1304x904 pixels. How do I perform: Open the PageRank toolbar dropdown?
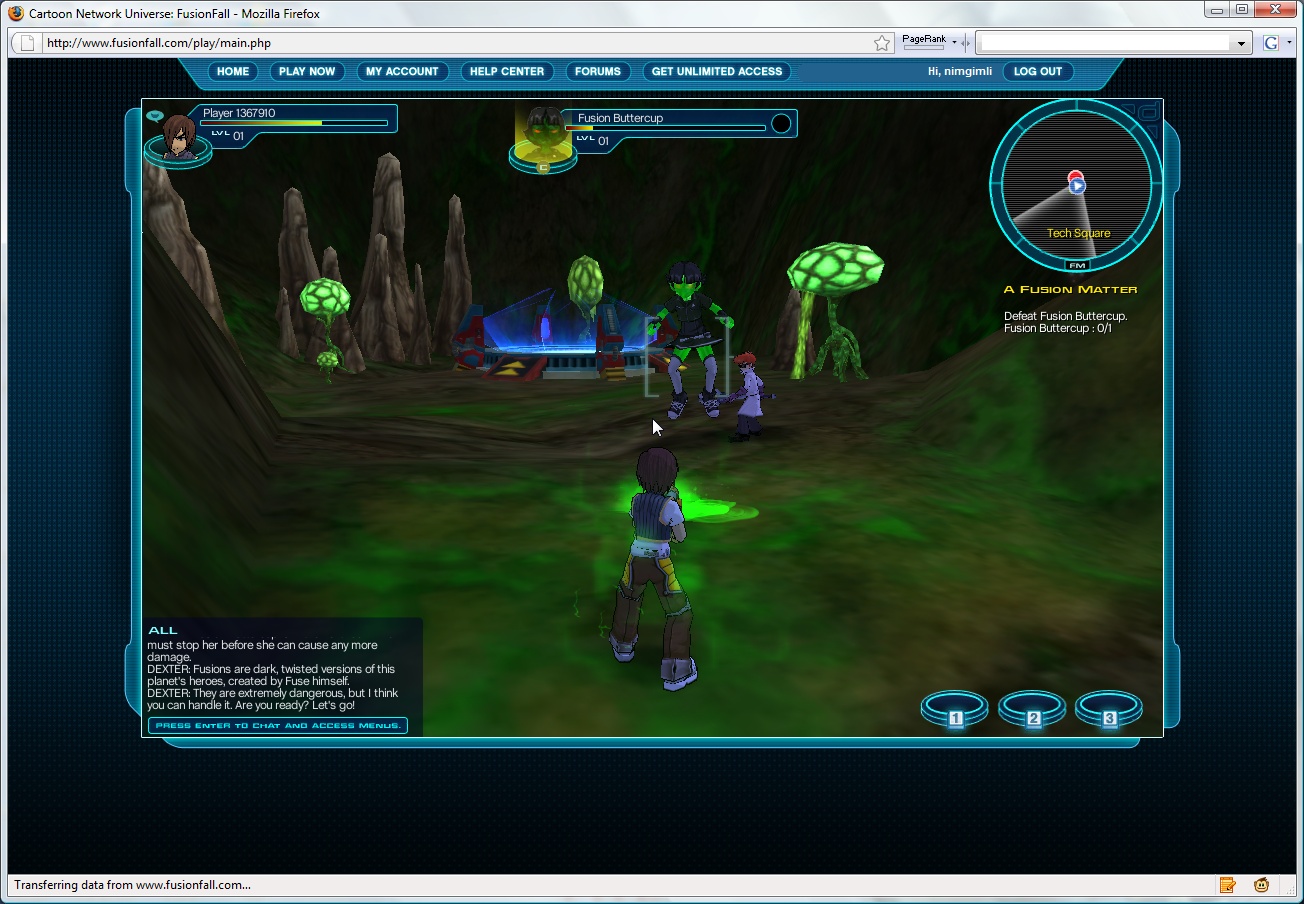pyautogui.click(x=955, y=40)
